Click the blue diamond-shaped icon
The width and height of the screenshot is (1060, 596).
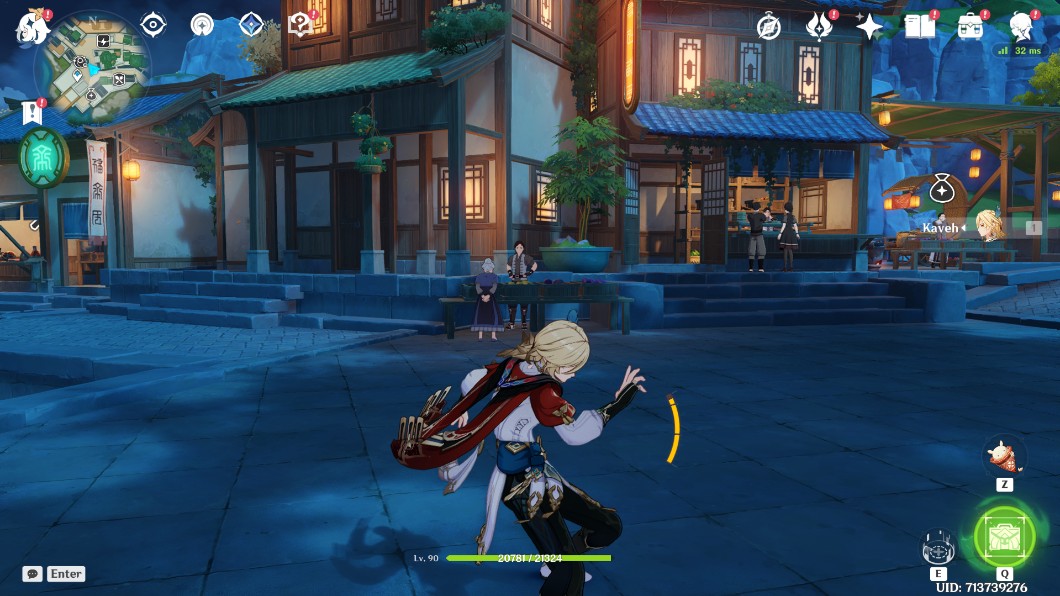point(250,25)
